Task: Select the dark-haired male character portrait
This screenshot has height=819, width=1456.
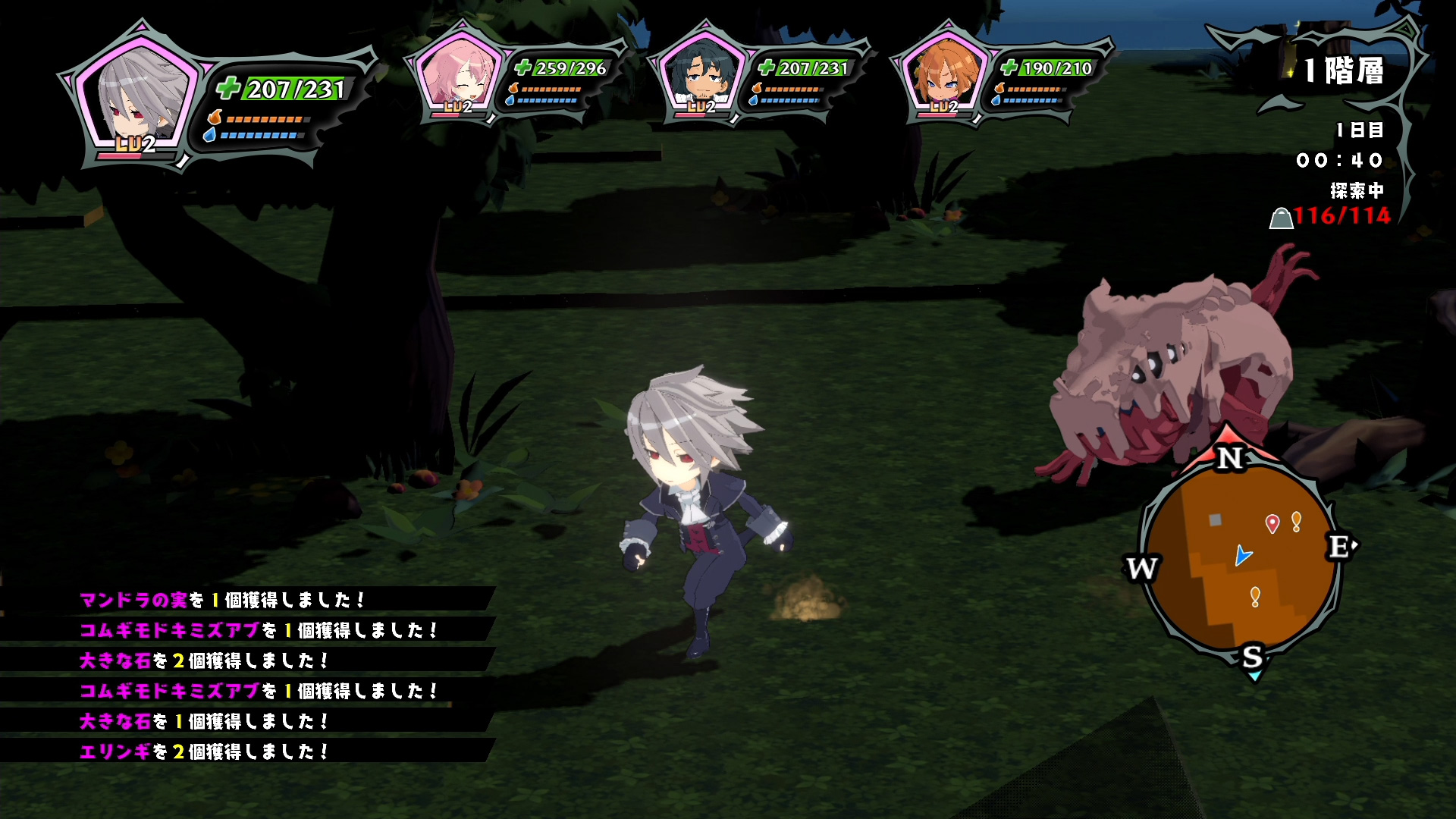Action: pyautogui.click(x=701, y=76)
